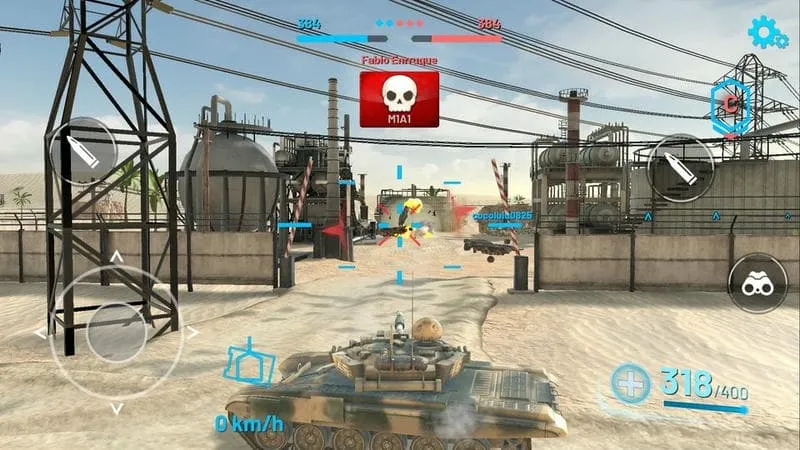Screen dimensions: 800x450
Task: Tap the hexagon shield ability icon
Action: tap(730, 103)
